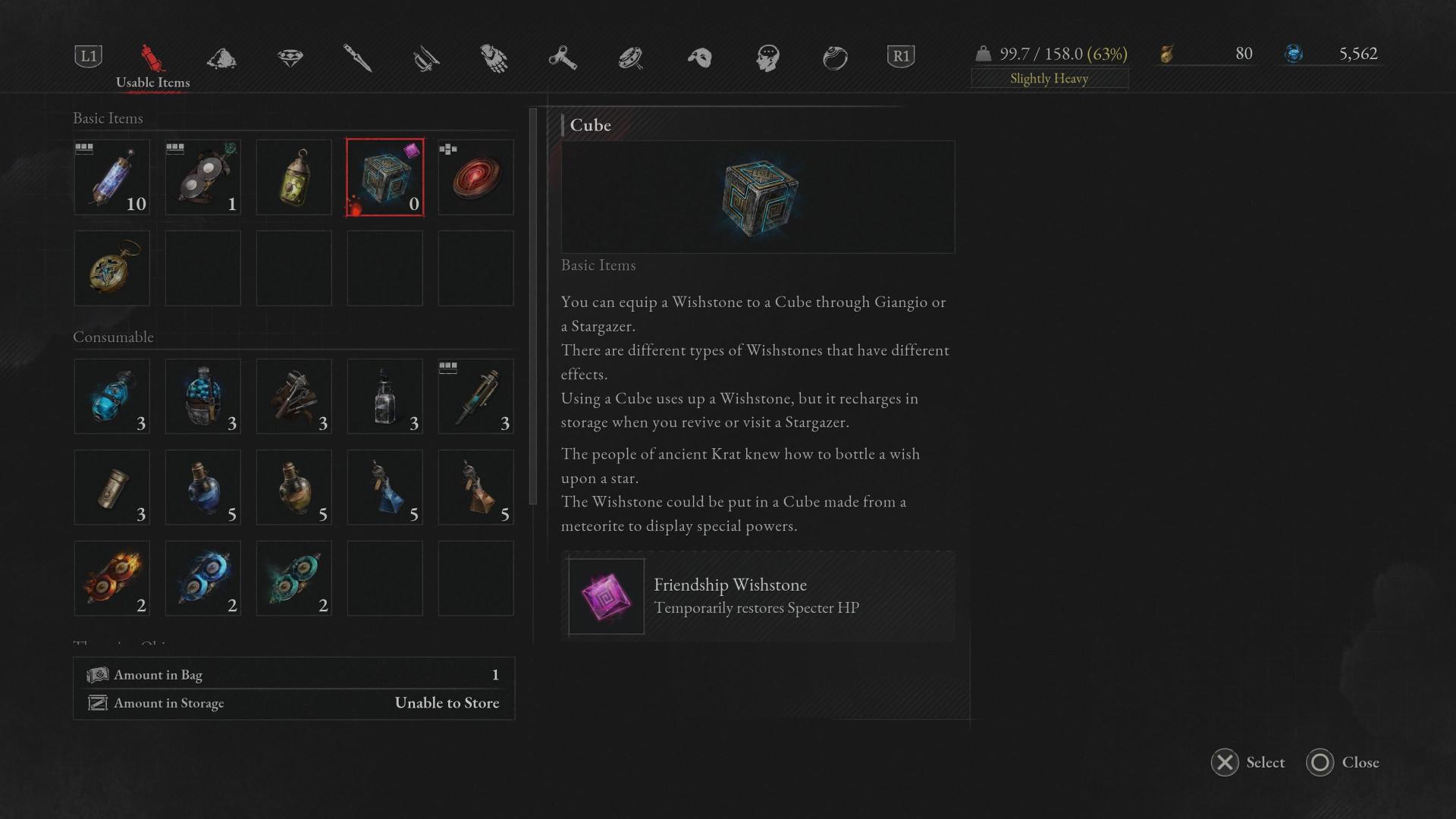Image resolution: width=1456 pixels, height=819 pixels.
Task: Switch to the Usable Items tab
Action: [152, 83]
